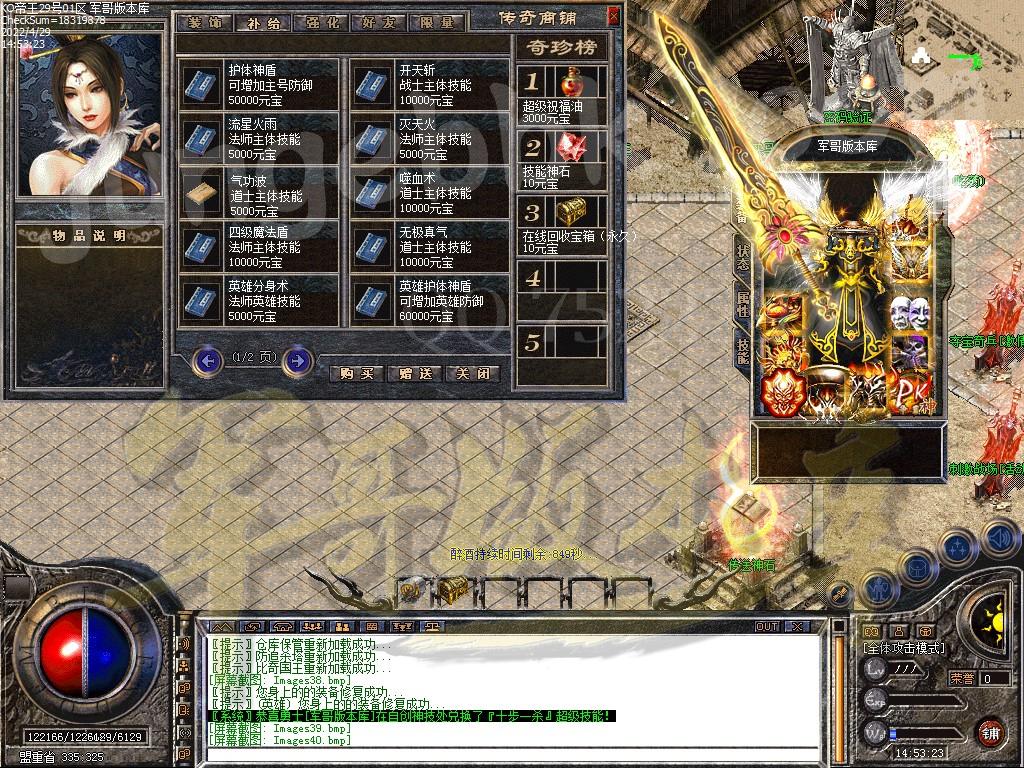
Task: Click the OUT button above chat
Action: tap(767, 626)
